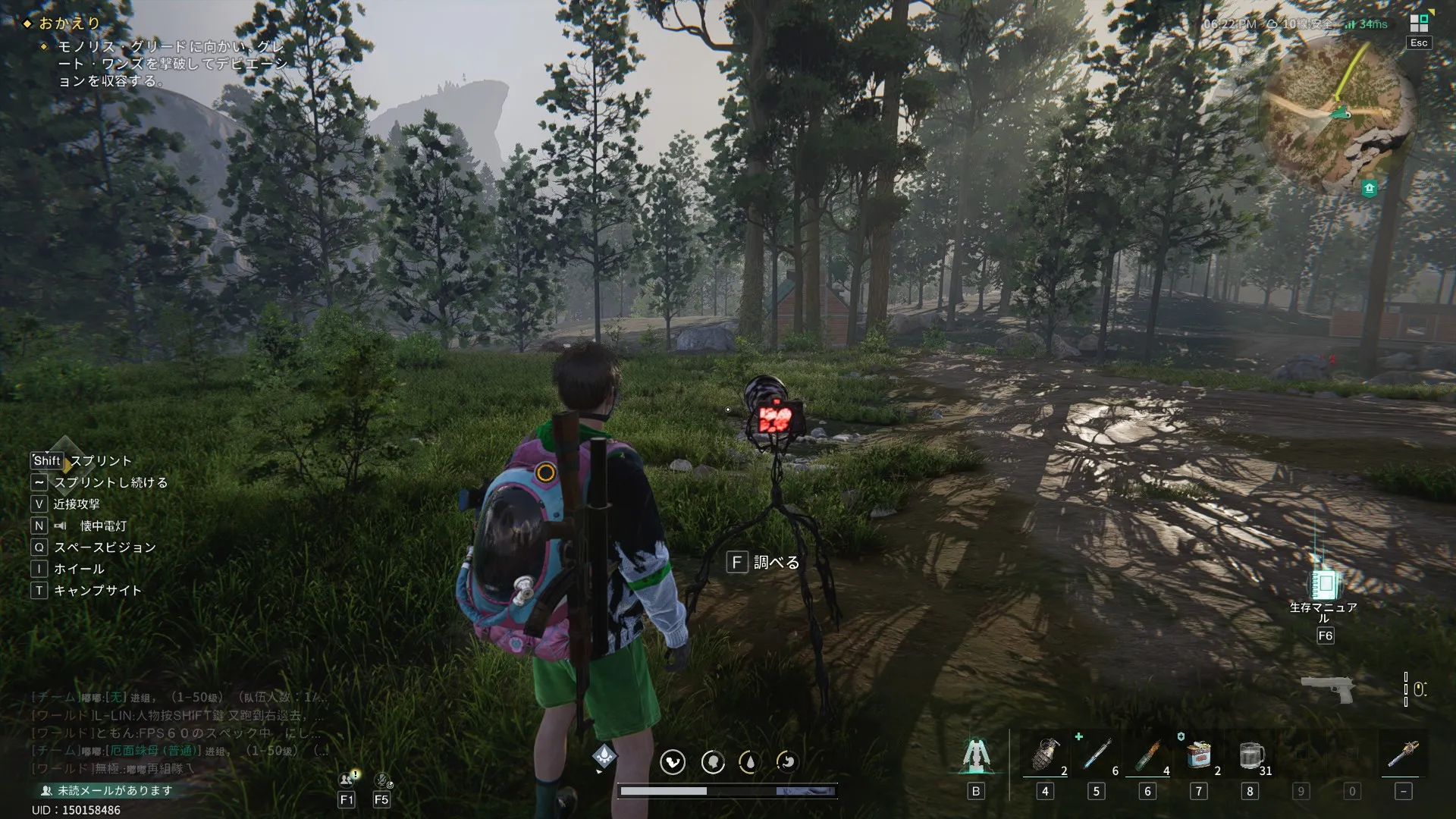Open the circular minimap

[x=1338, y=114]
